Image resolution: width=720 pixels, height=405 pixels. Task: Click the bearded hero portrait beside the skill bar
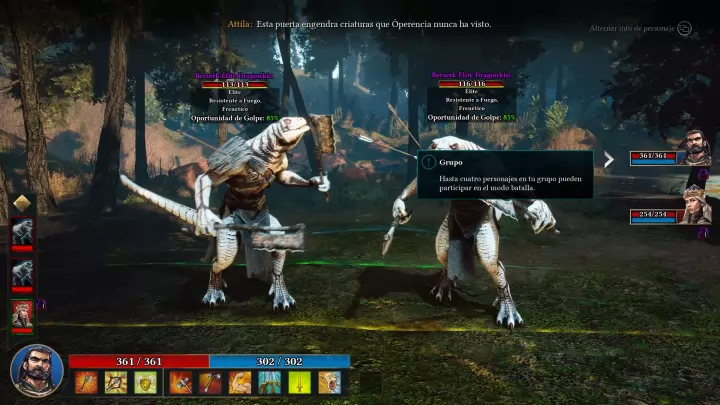pos(36,369)
